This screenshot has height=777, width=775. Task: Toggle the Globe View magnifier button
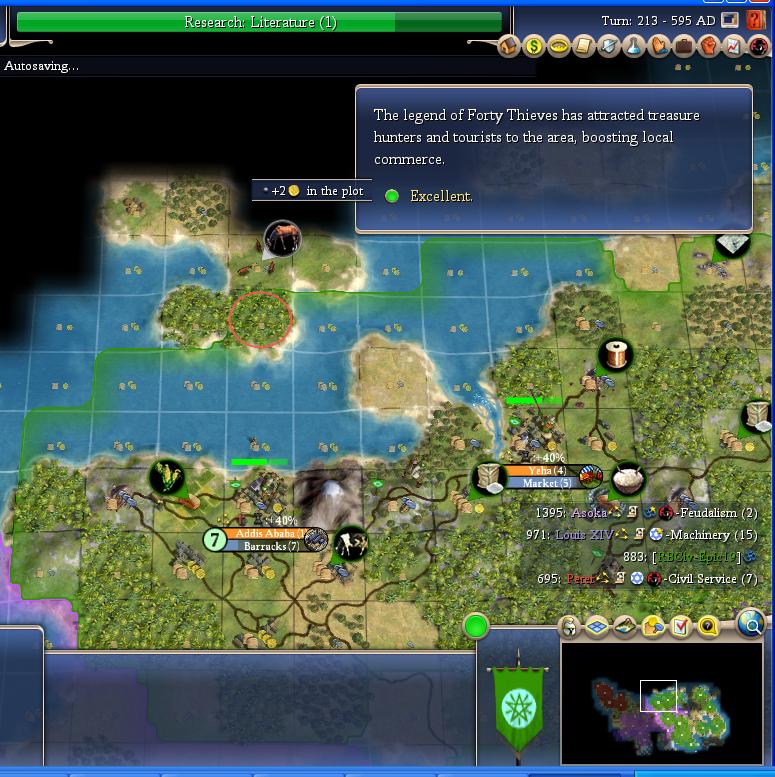750,625
